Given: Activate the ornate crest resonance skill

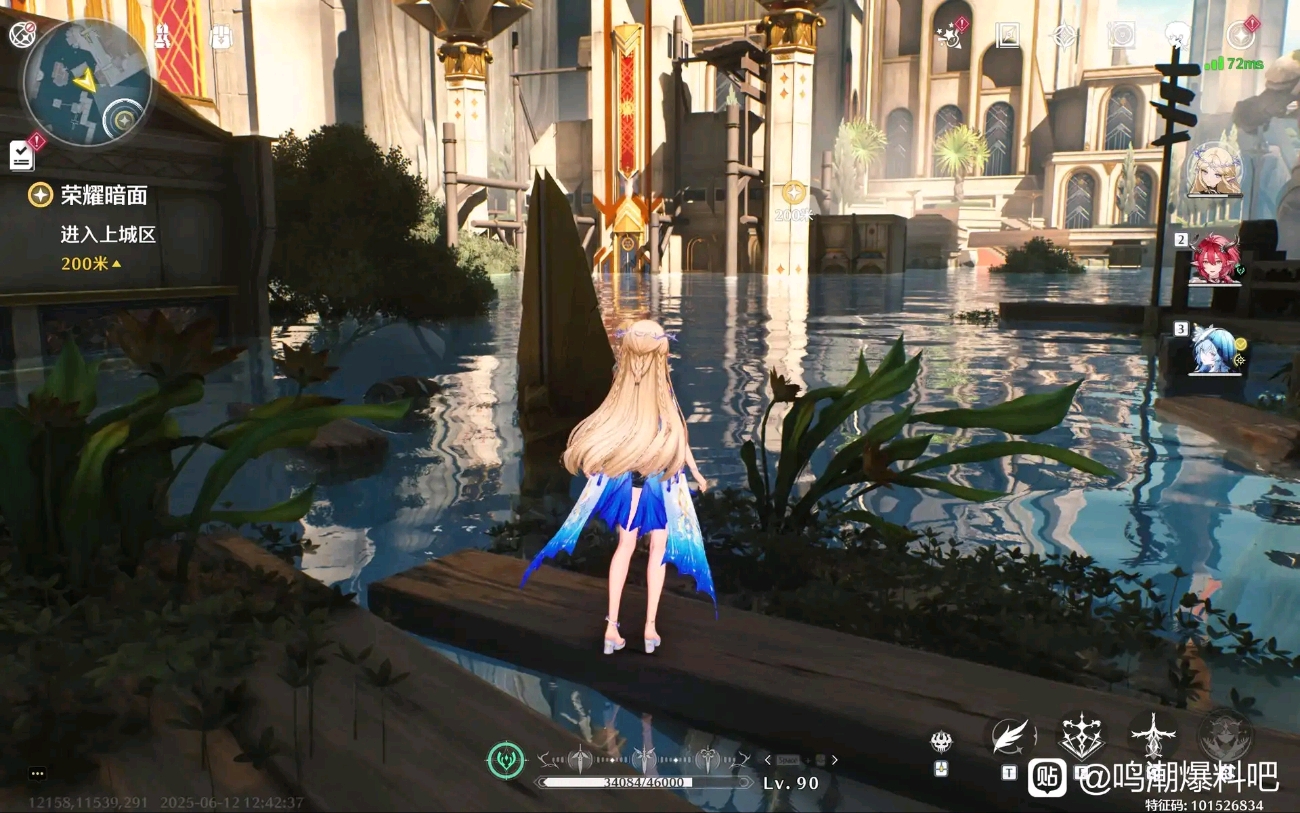Looking at the screenshot, I should point(1081,736).
